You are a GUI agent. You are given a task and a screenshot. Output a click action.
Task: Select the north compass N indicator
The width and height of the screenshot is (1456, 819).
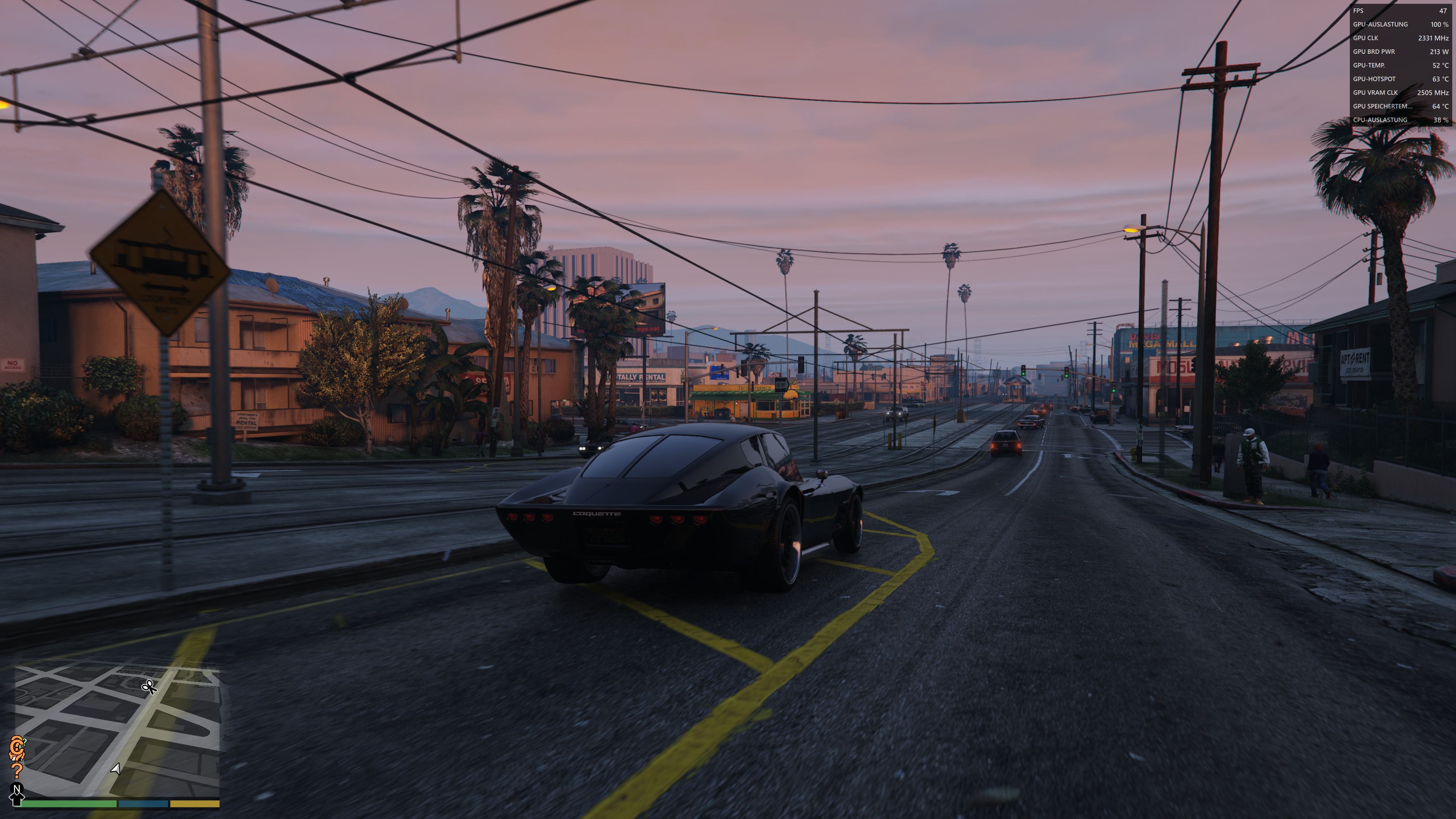pos(16,789)
